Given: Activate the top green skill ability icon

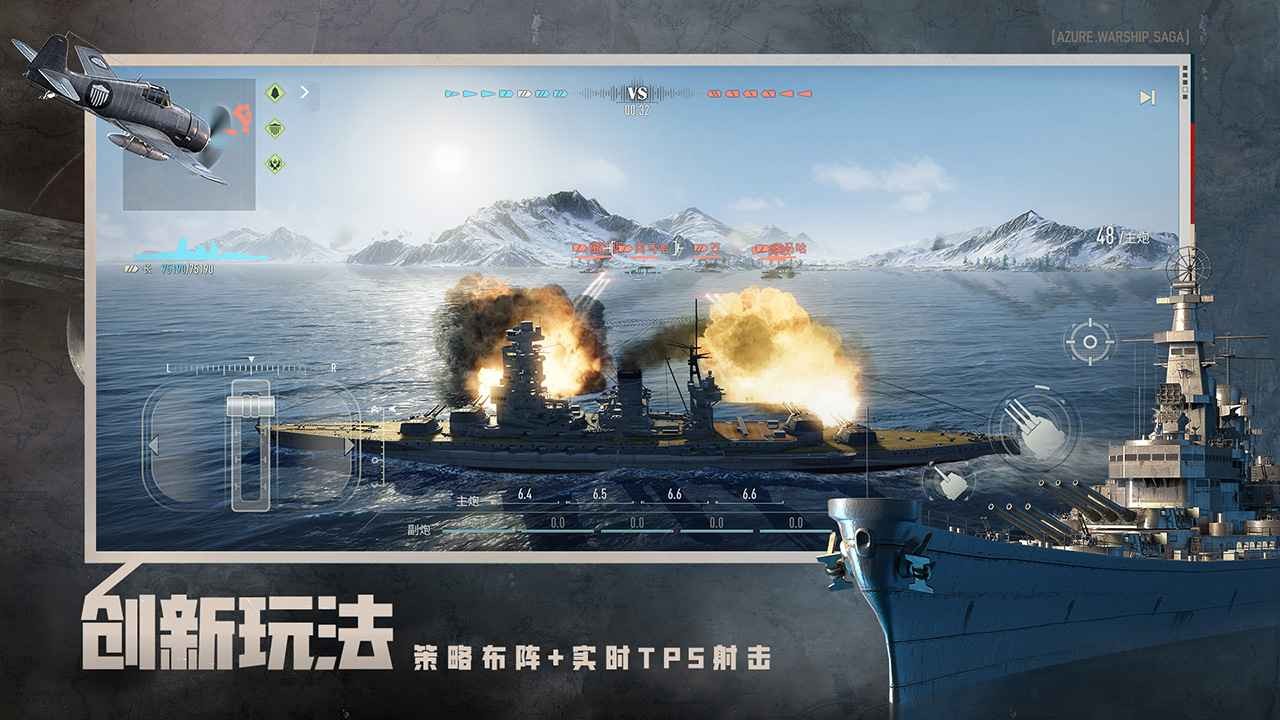Looking at the screenshot, I should tap(275, 91).
